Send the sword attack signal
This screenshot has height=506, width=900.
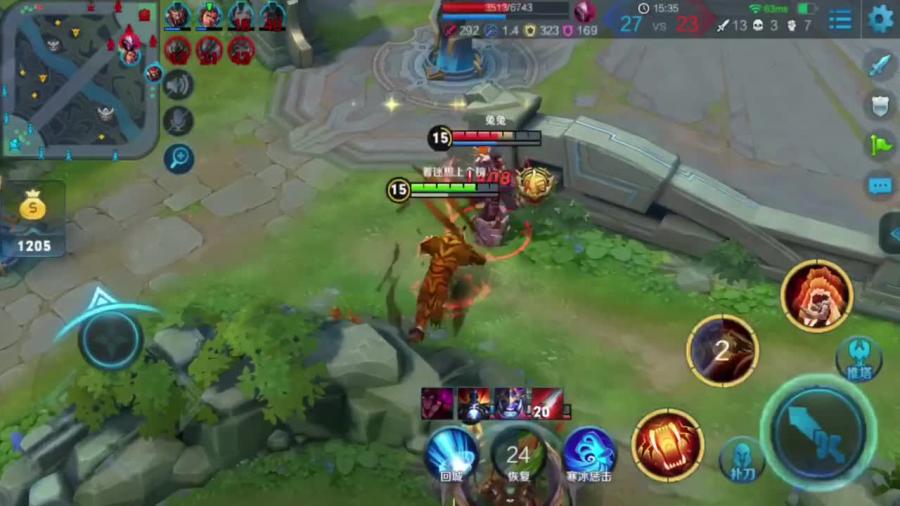879,66
